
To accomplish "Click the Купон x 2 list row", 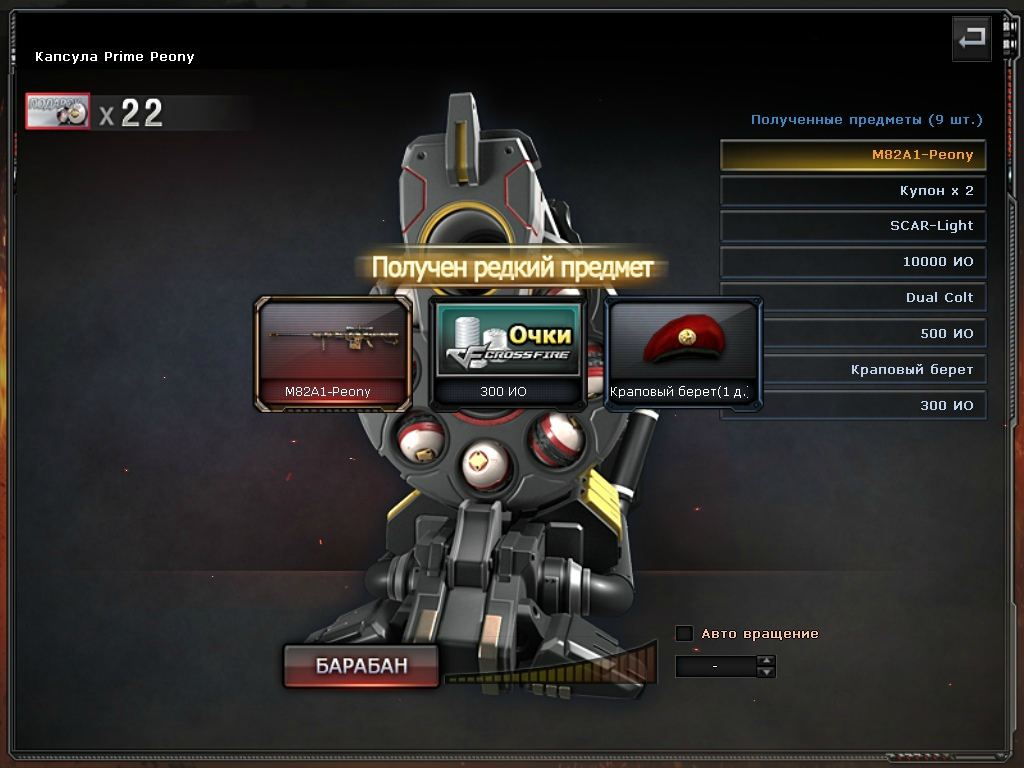I will coord(853,191).
